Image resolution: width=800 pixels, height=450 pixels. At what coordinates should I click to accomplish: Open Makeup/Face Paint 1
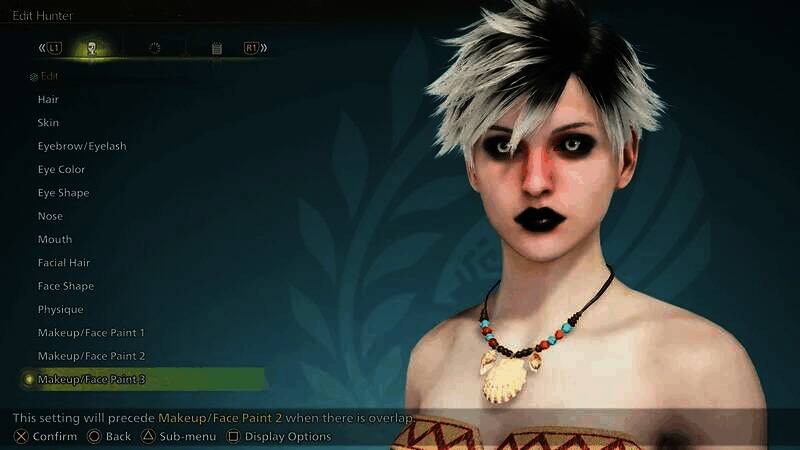pos(91,332)
